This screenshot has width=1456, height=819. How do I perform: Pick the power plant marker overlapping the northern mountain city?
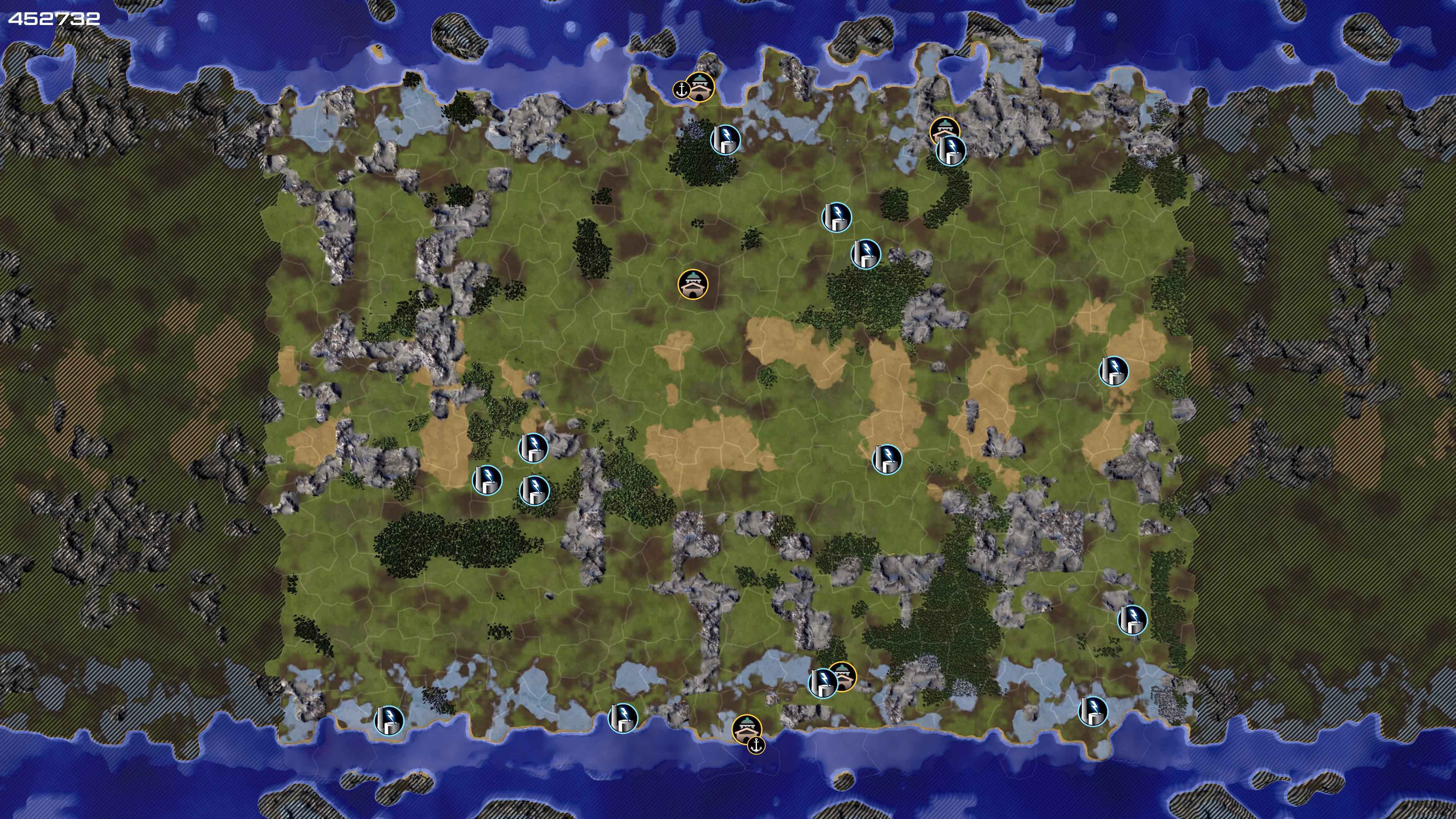[x=951, y=151]
